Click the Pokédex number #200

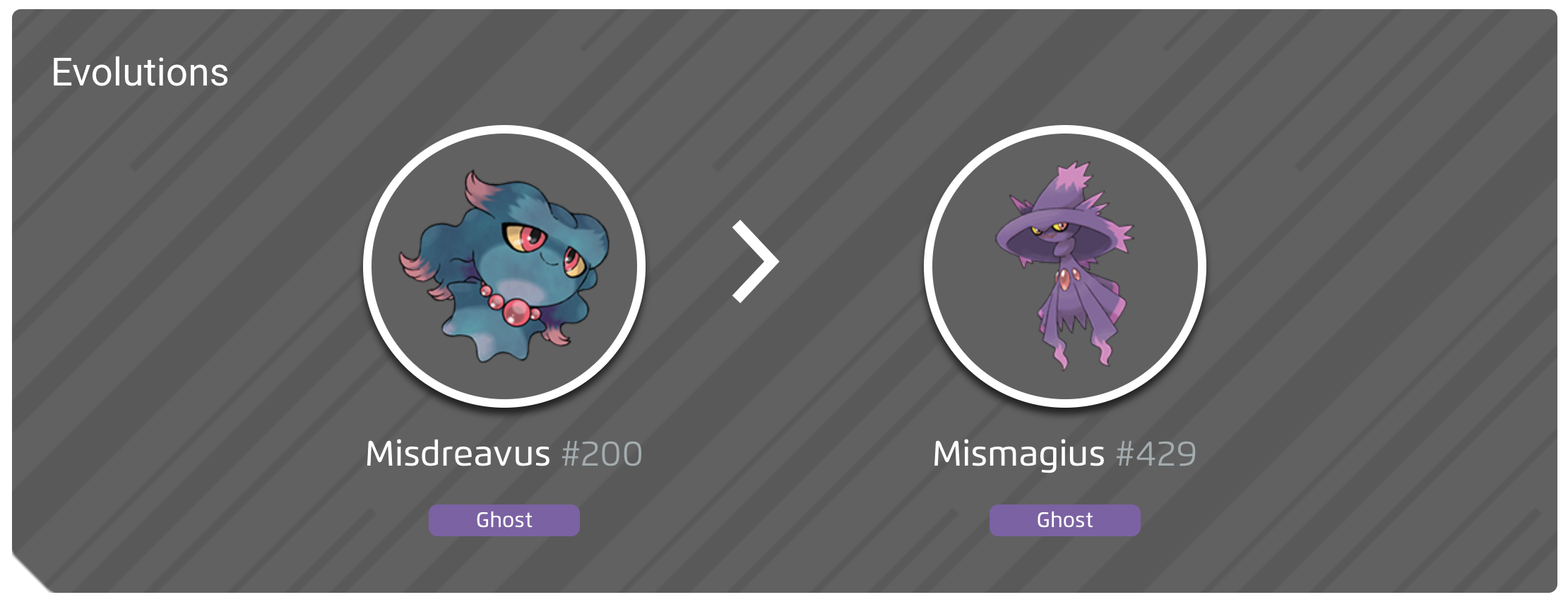coord(602,454)
